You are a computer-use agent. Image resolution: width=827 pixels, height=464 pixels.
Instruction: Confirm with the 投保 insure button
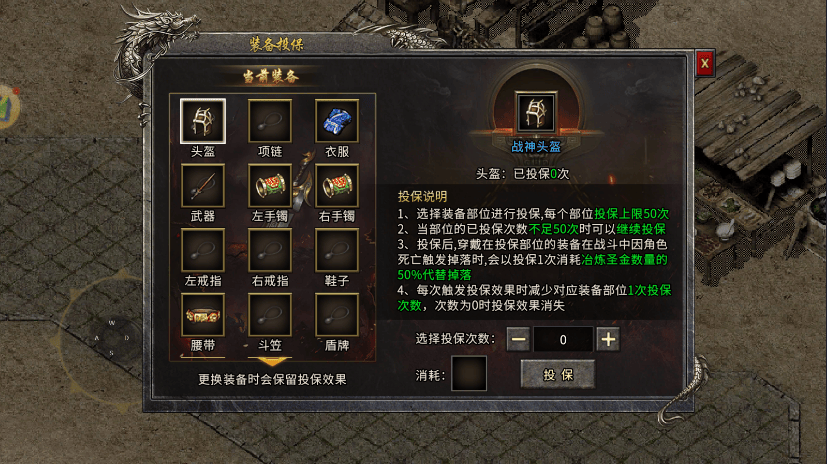click(x=557, y=374)
